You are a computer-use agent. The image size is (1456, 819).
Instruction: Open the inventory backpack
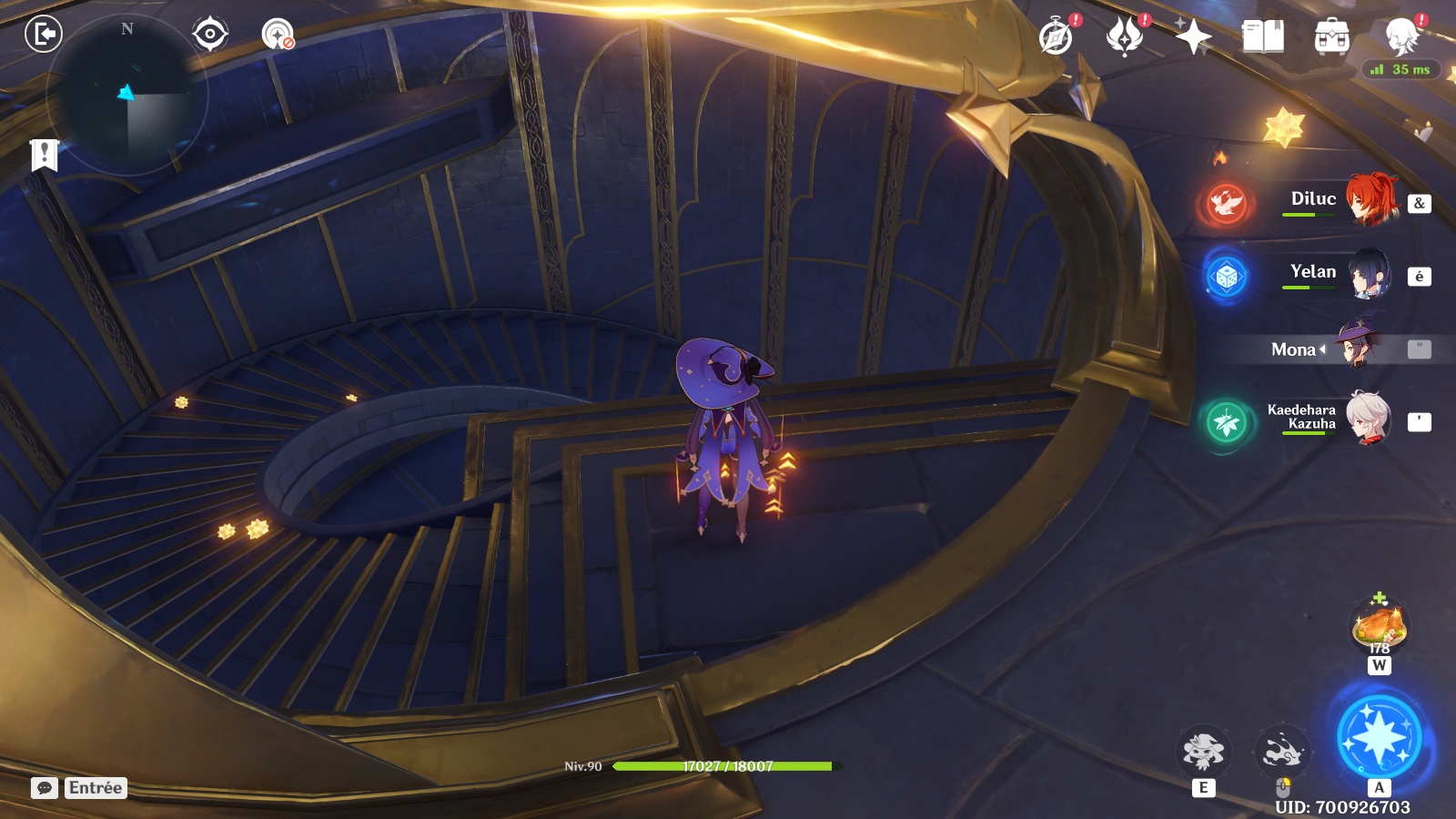point(1331,37)
